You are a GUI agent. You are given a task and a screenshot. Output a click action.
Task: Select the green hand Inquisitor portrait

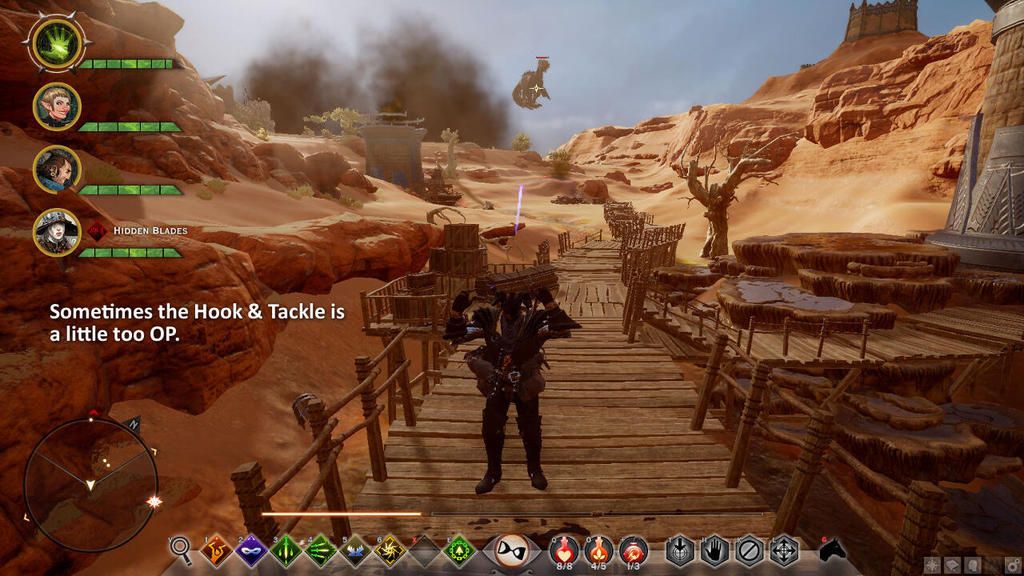click(56, 42)
